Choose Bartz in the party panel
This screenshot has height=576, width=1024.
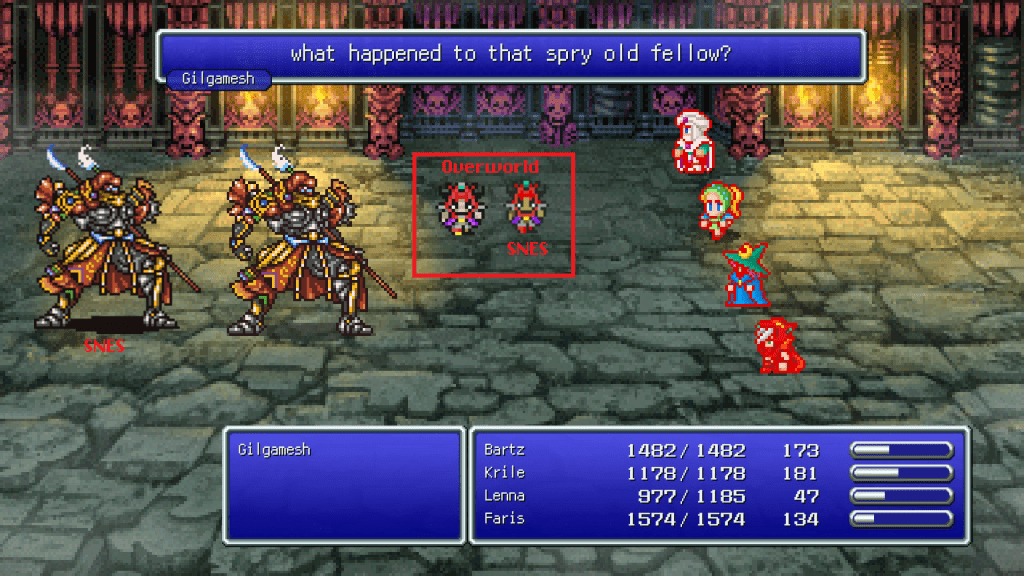click(x=503, y=450)
